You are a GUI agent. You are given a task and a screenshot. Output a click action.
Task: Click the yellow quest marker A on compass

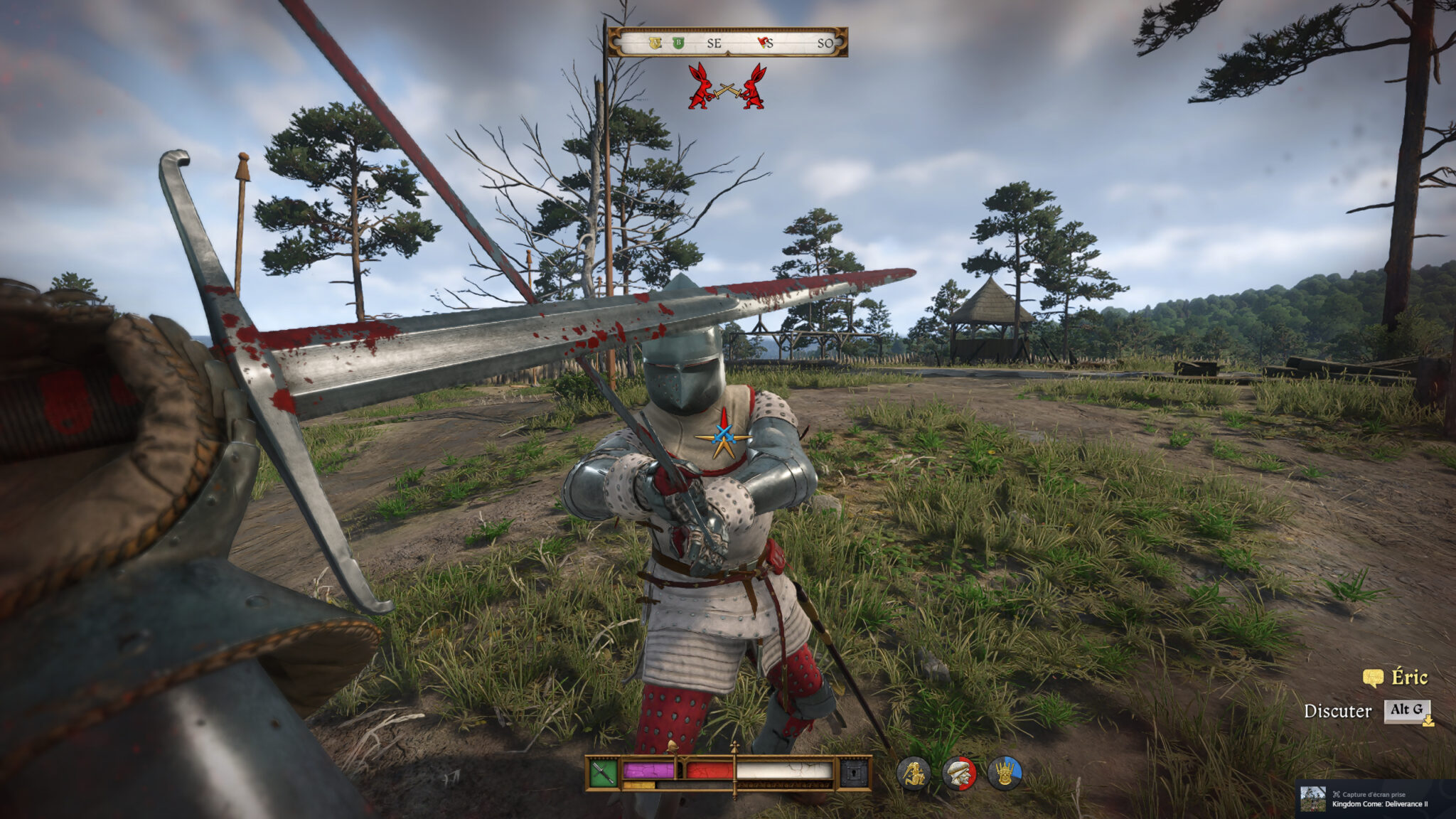coord(655,43)
